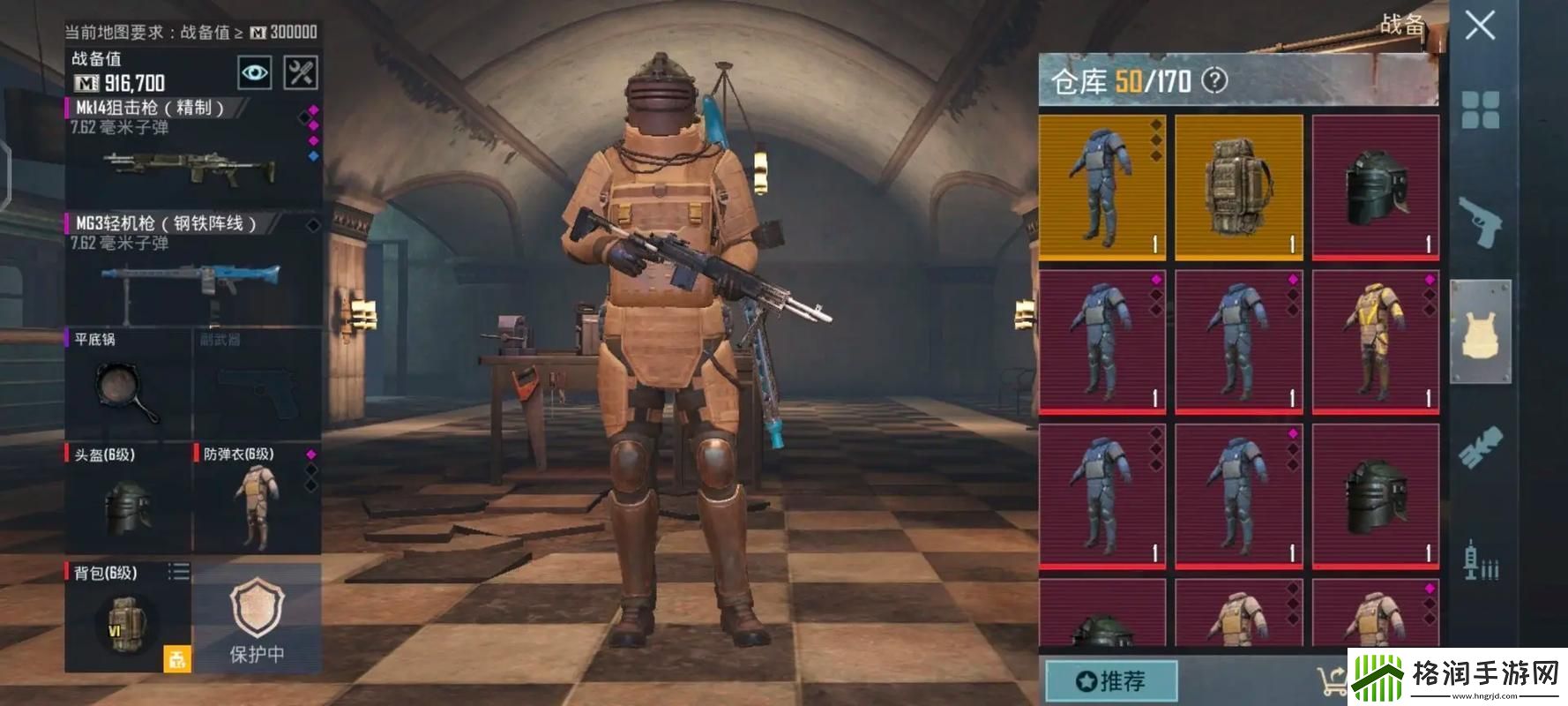Show warehouse capacity help question mark
The height and width of the screenshot is (706, 1568).
1214,81
